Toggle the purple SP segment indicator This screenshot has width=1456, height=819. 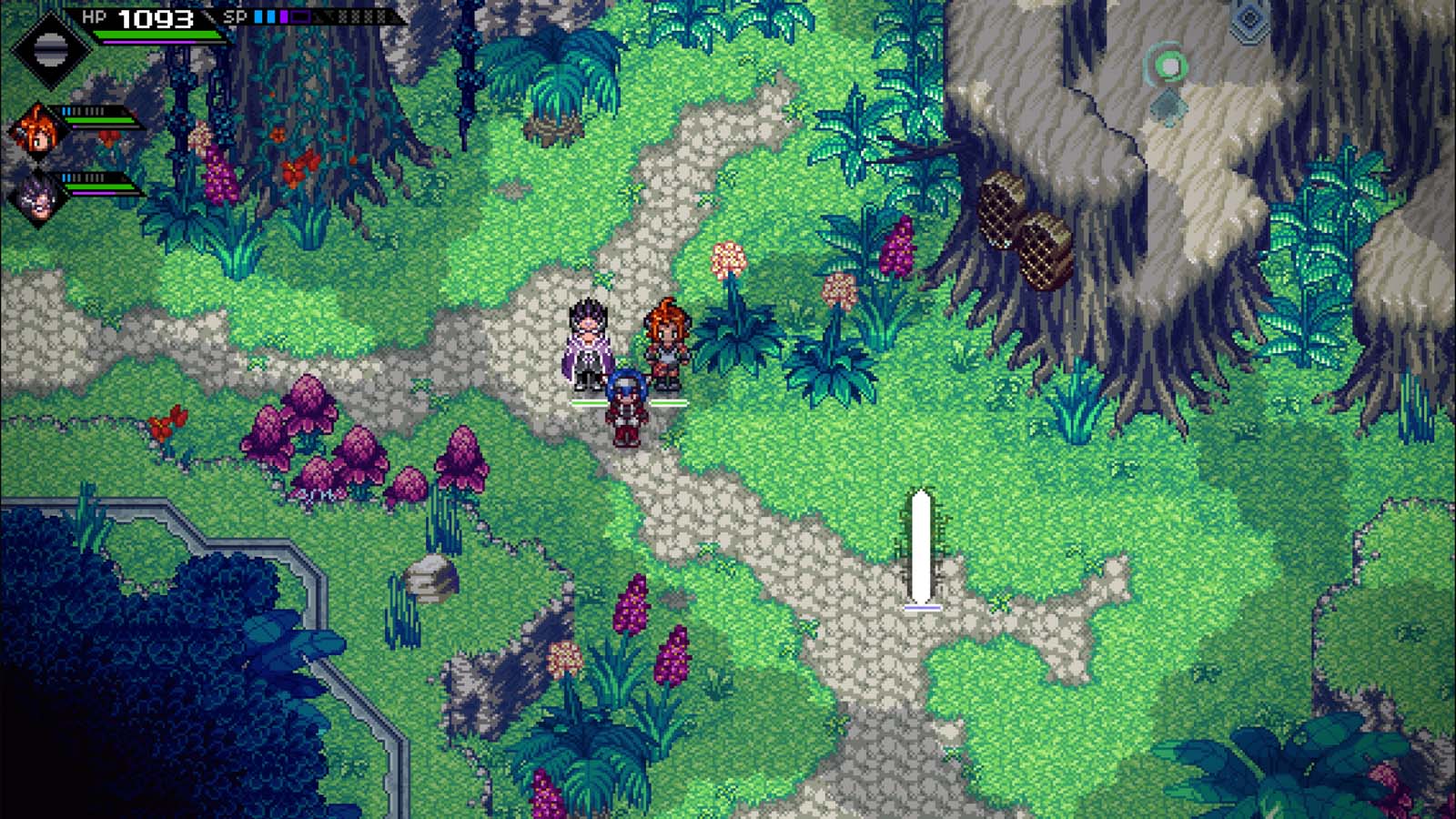click(283, 16)
